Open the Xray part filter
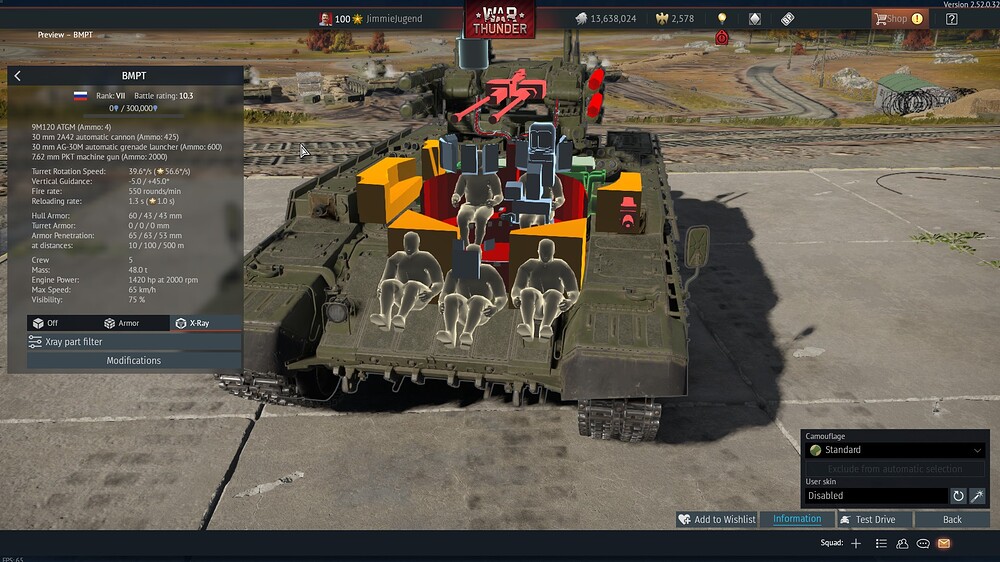Image resolution: width=1000 pixels, height=562 pixels. (x=134, y=342)
